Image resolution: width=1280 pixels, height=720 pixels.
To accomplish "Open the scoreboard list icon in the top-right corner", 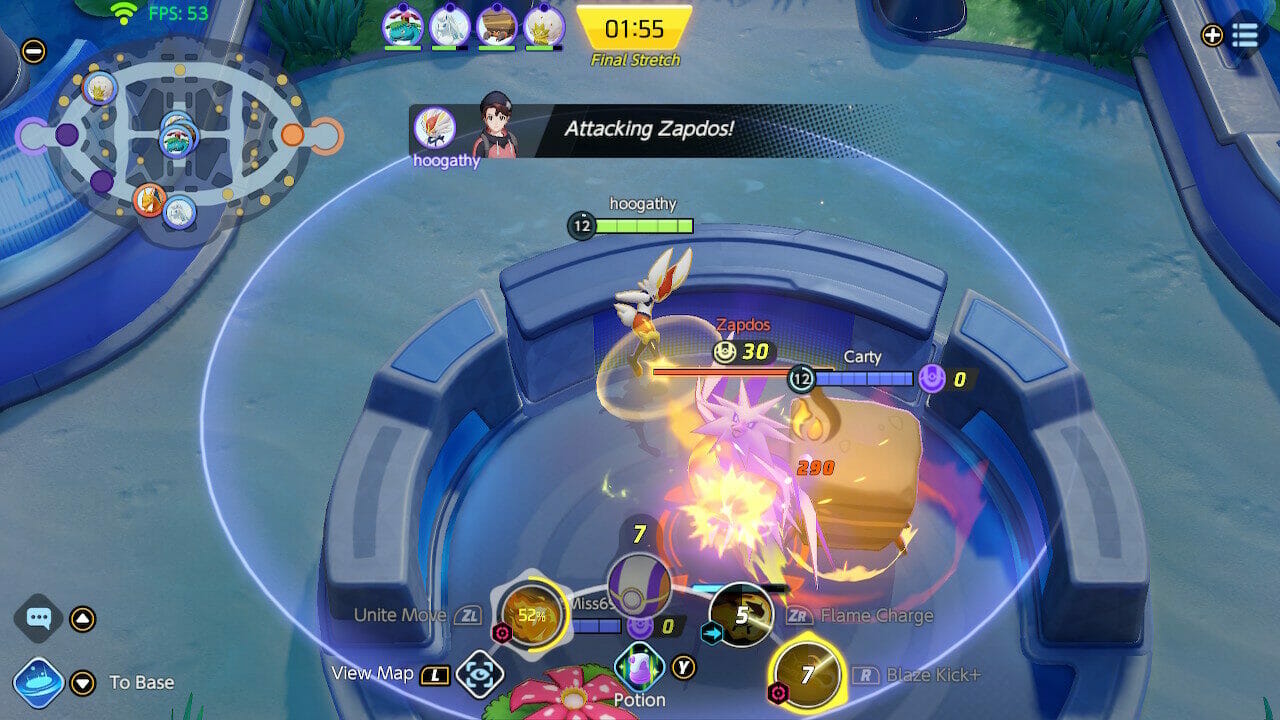I will click(1243, 35).
